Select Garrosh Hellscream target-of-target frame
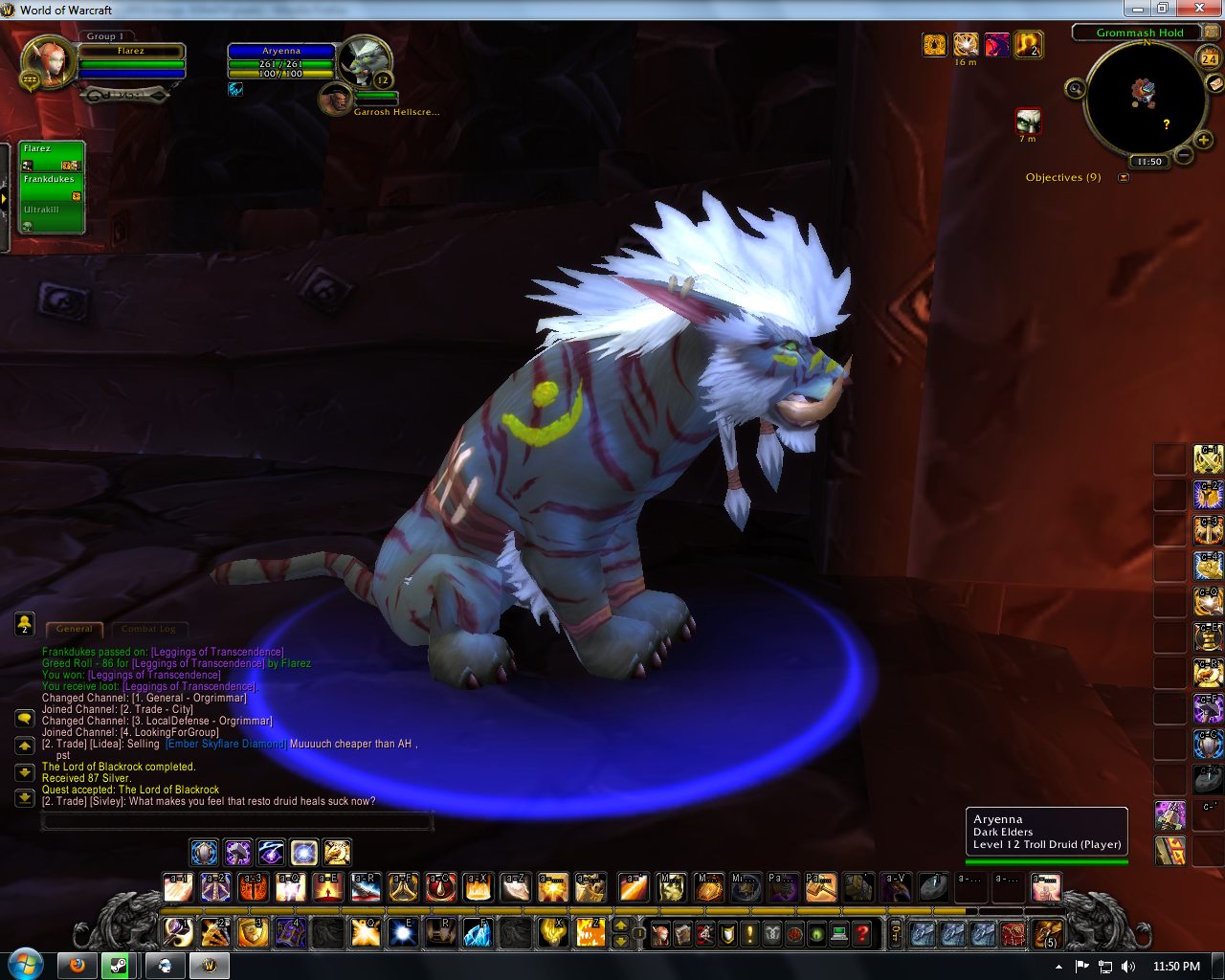 coord(336,99)
